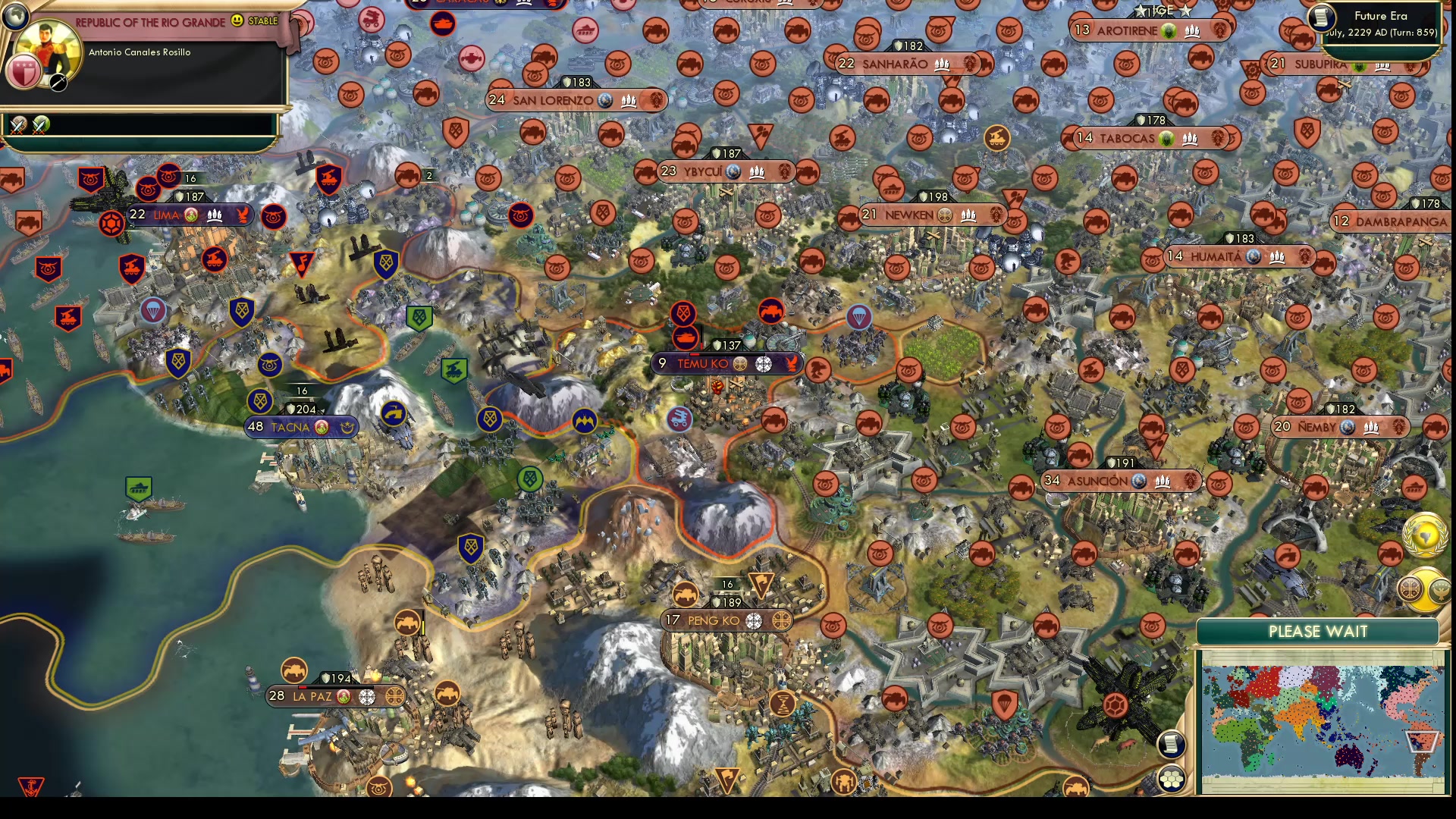Click the crossed-swords combat log icon under the leader panel

pyautogui.click(x=19, y=124)
